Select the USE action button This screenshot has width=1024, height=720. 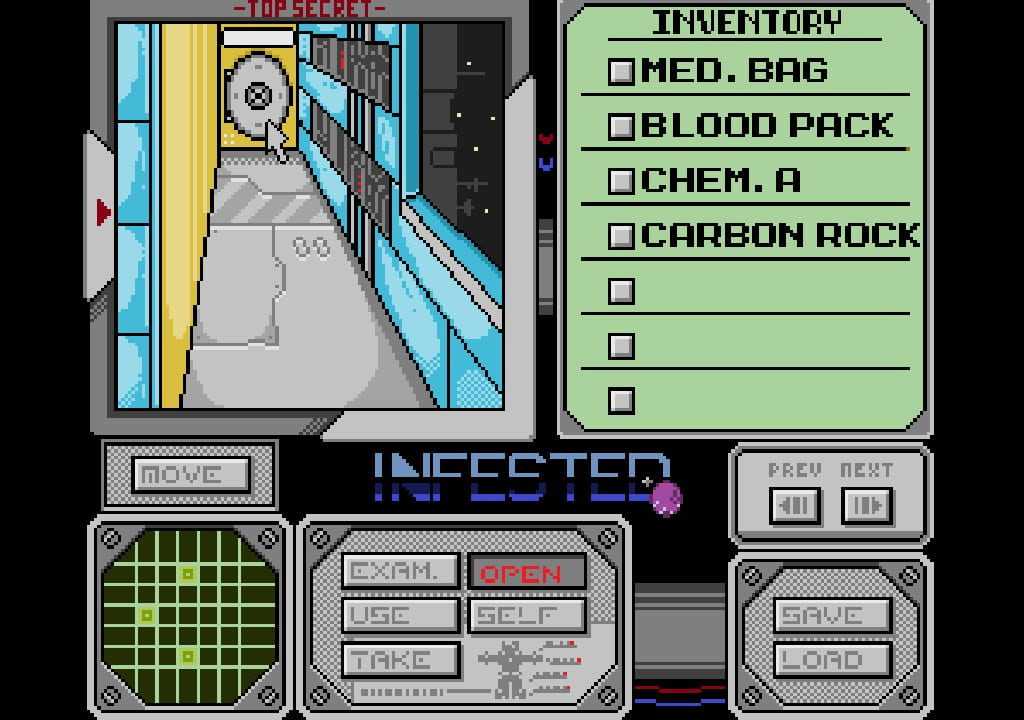(x=400, y=616)
